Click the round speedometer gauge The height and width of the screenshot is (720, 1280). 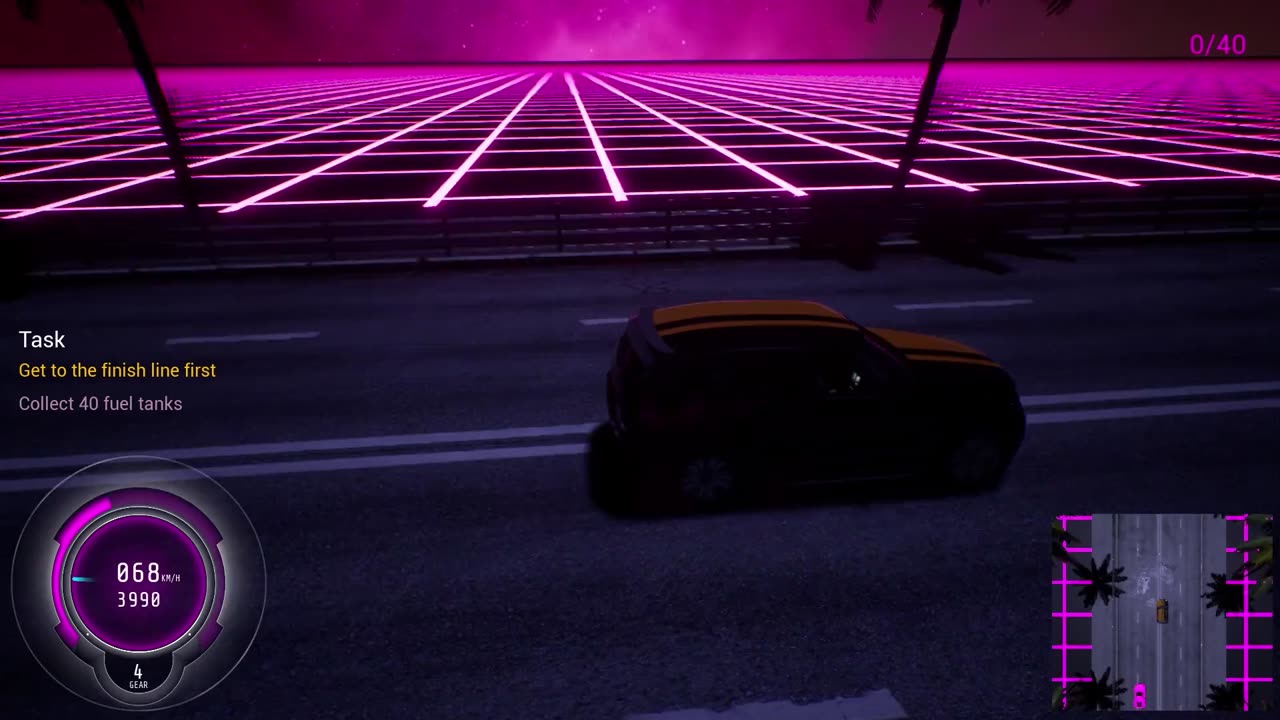coord(138,583)
